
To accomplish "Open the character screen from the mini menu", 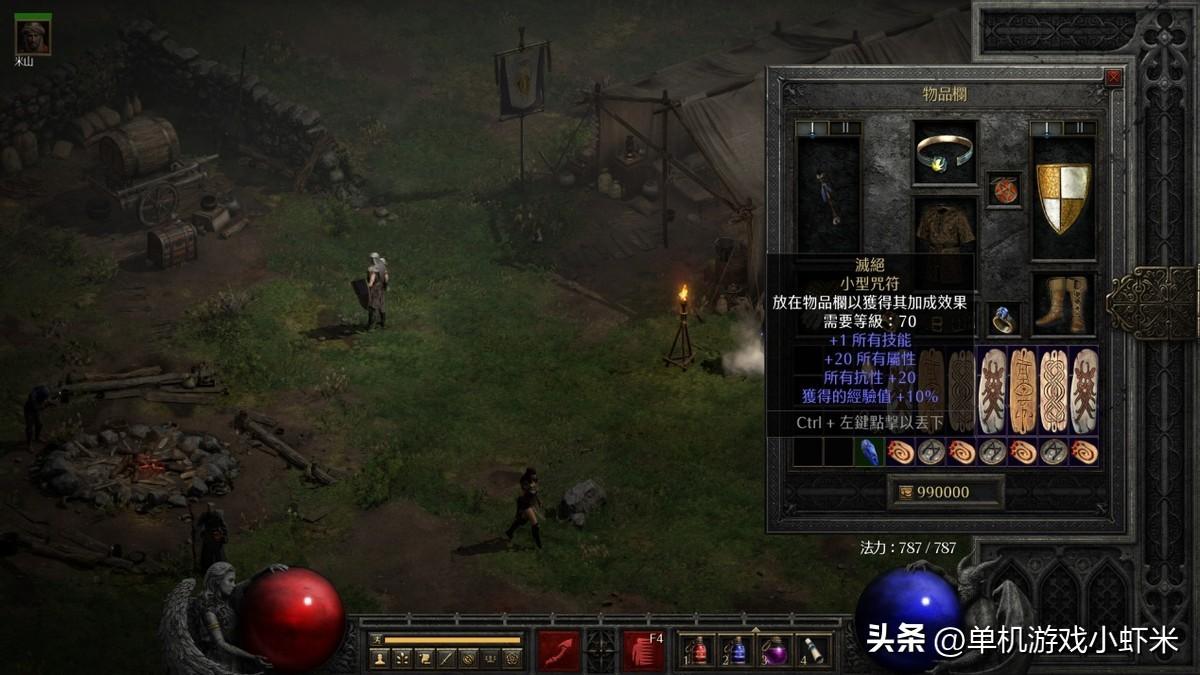I will (x=379, y=658).
